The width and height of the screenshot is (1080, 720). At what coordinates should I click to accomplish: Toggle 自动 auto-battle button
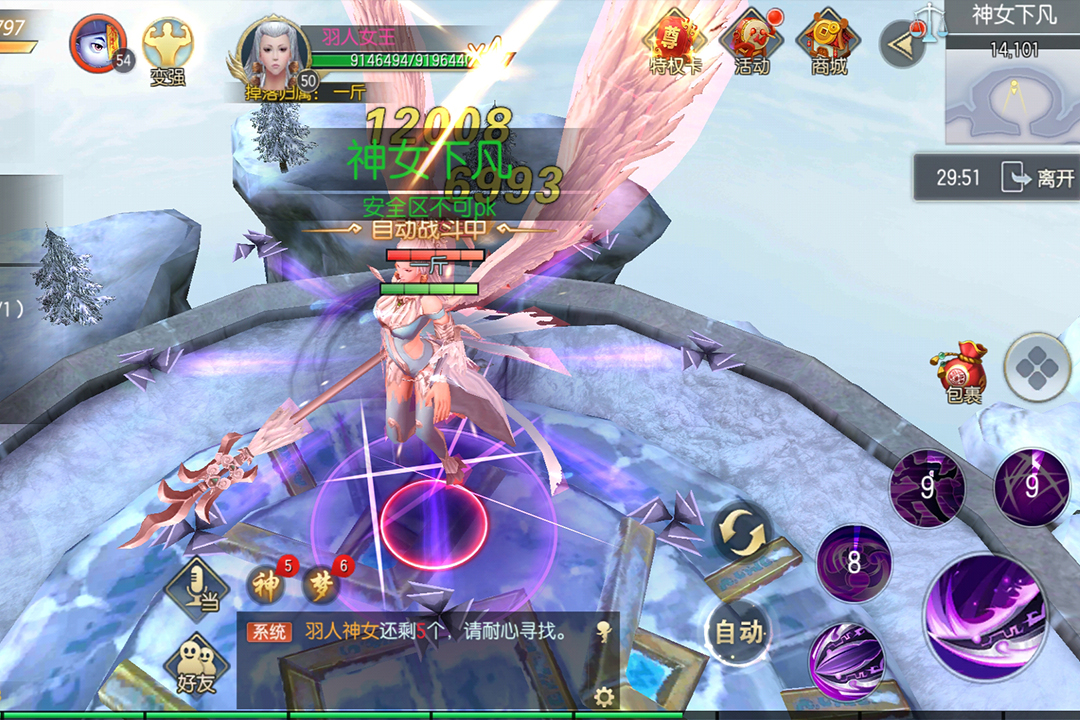pyautogui.click(x=739, y=631)
